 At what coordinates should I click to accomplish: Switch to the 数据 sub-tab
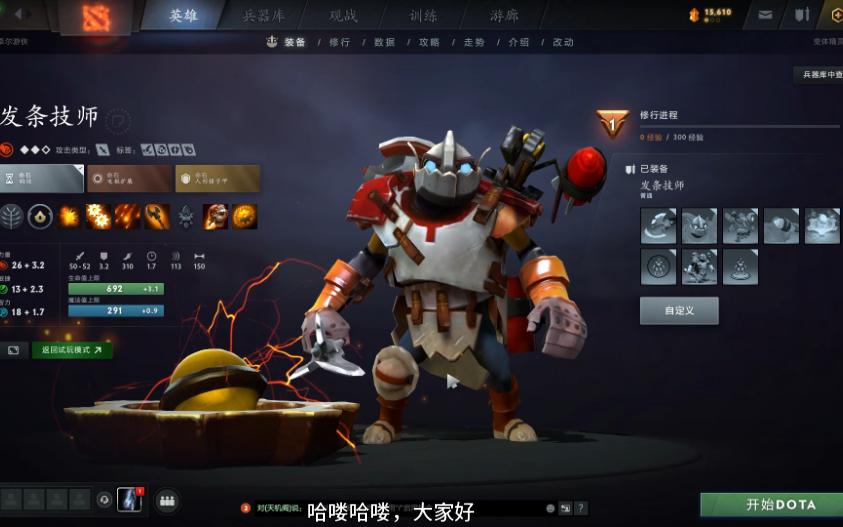tap(384, 43)
